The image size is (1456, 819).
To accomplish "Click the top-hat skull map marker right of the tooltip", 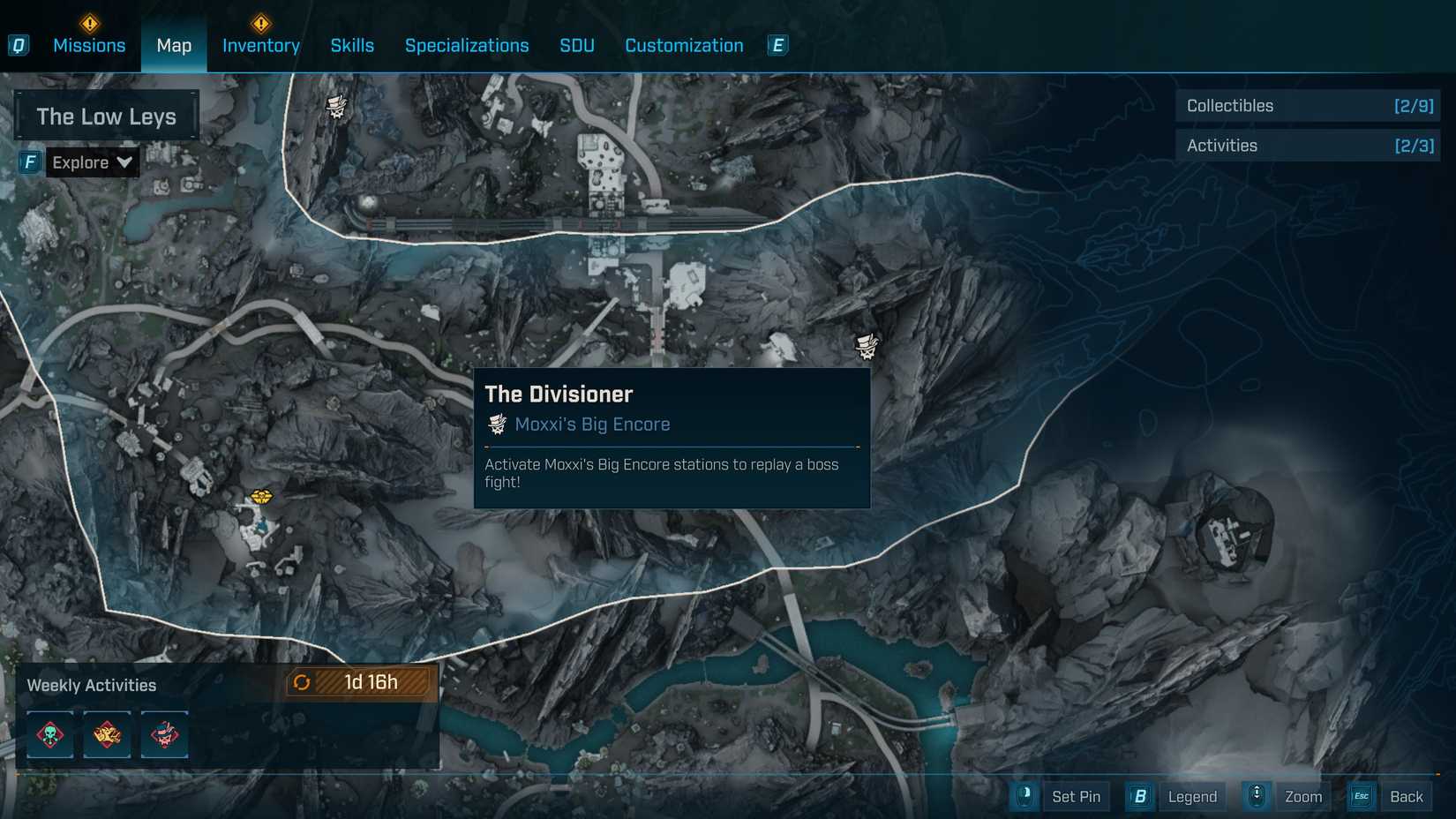I will tap(867, 346).
